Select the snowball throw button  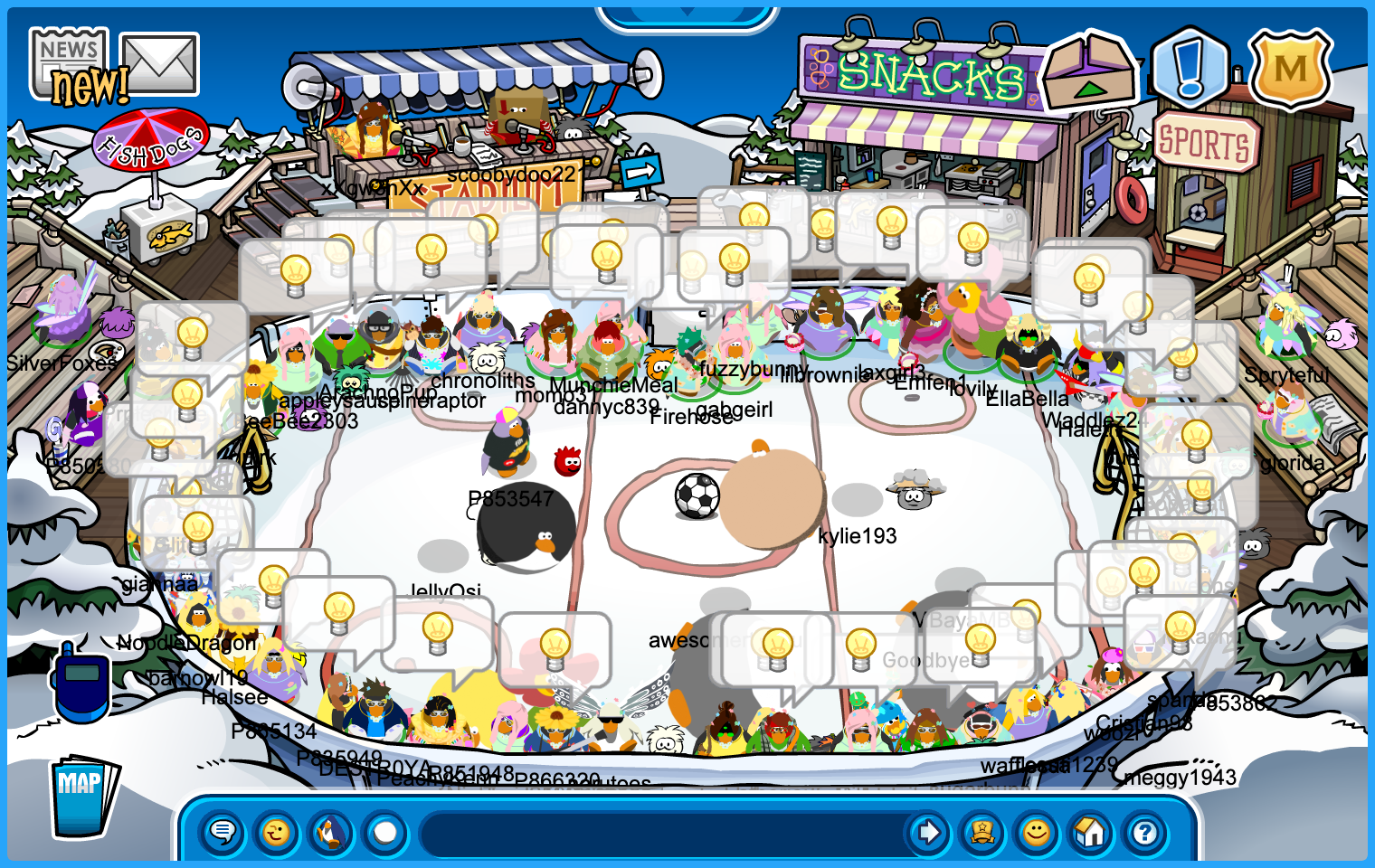tap(385, 832)
